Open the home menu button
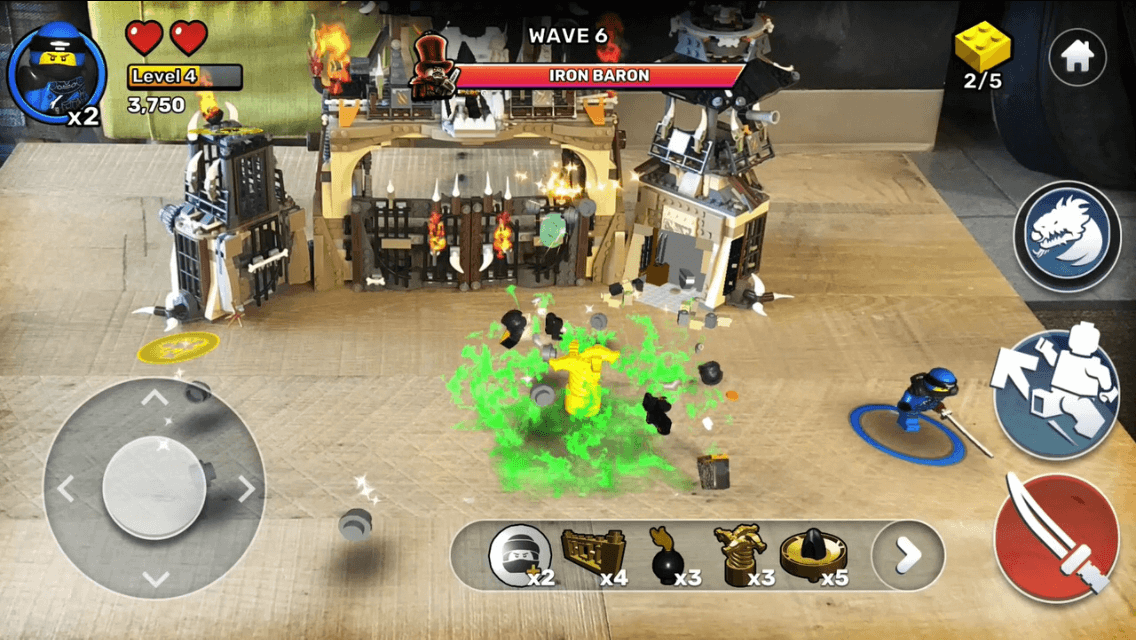 1076,58
